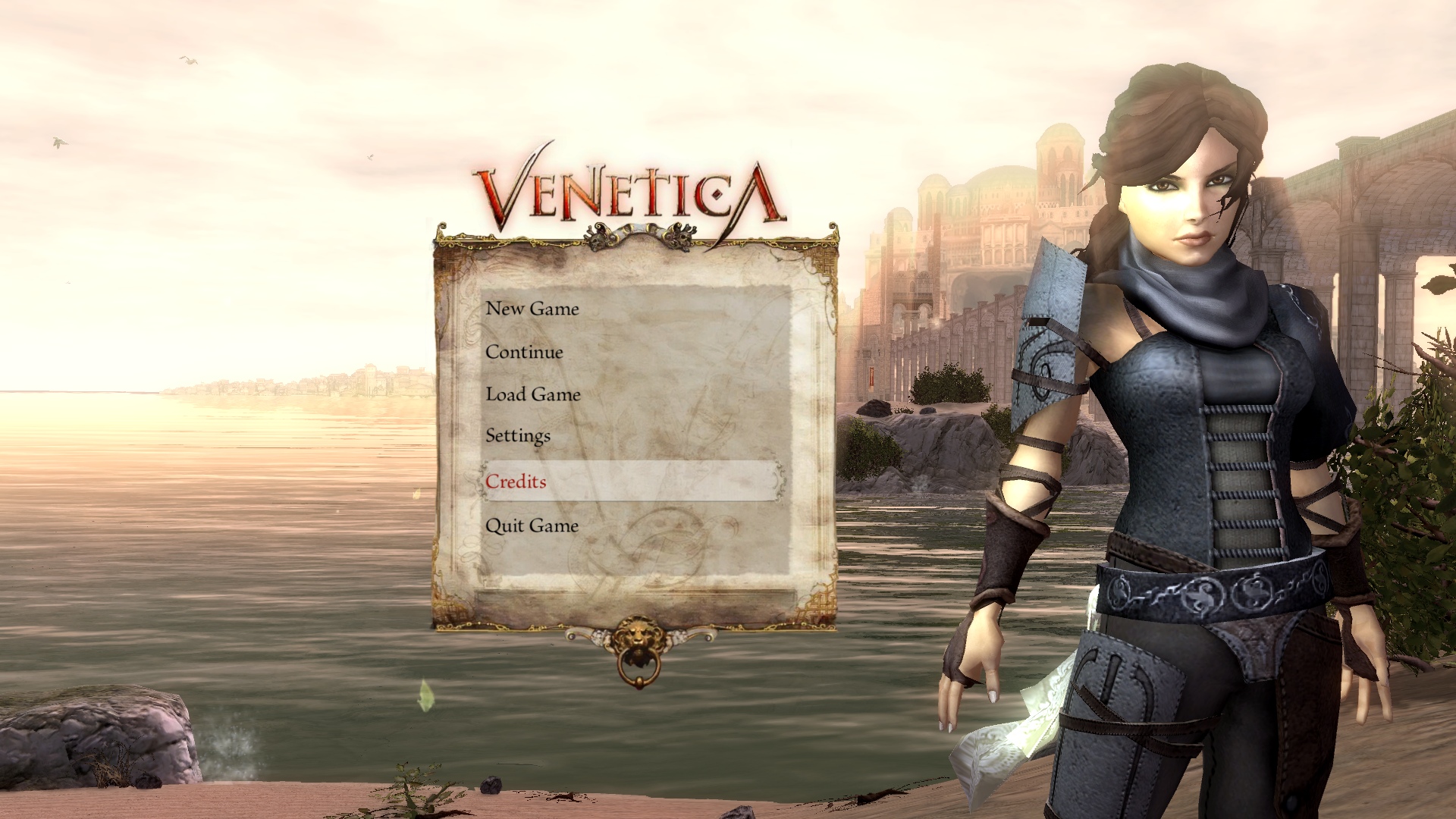Screen dimensions: 1456x819
Task: Open the Load Game screen
Action: 532,394
